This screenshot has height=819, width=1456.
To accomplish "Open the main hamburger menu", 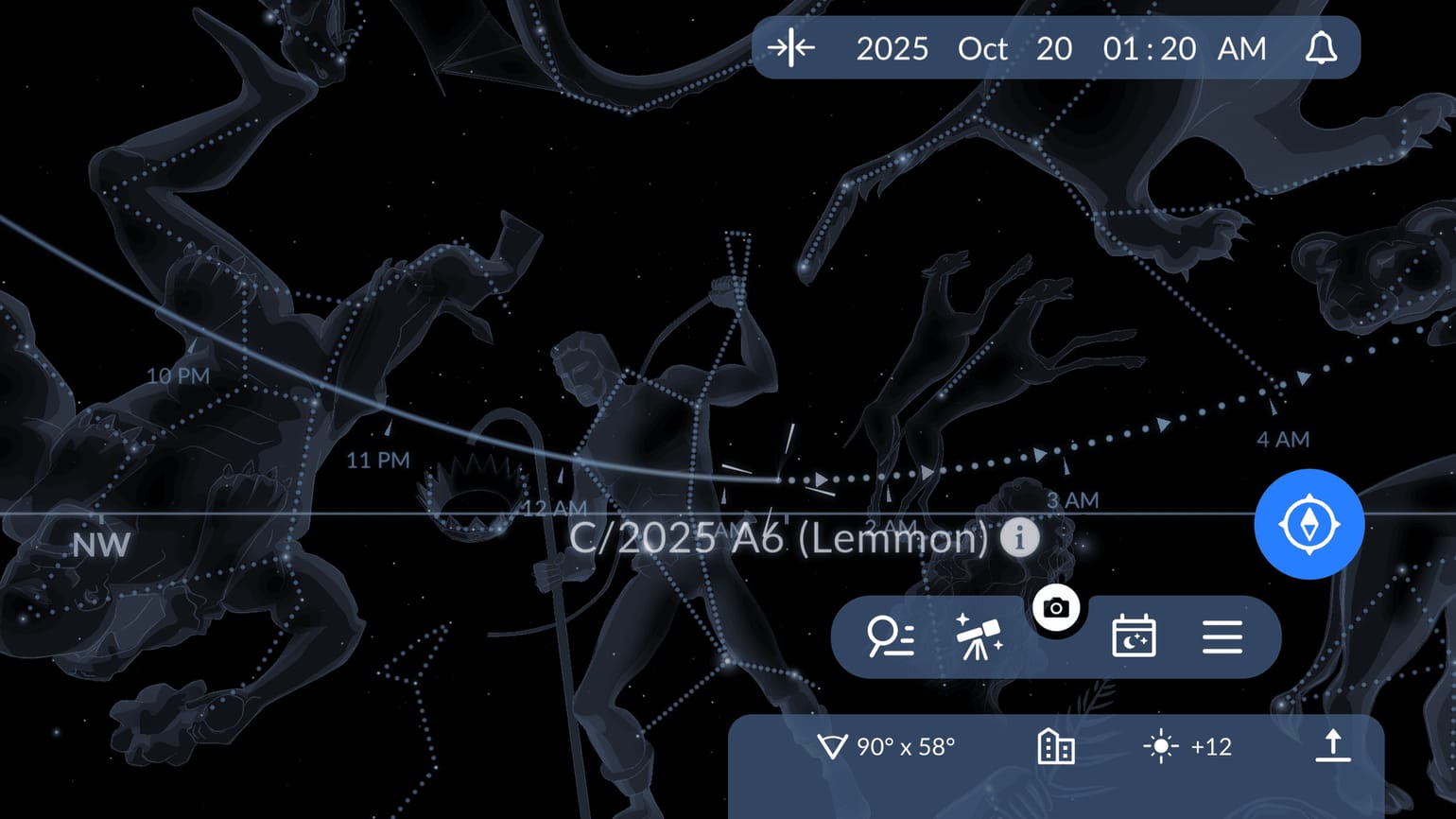I will pos(1222,637).
